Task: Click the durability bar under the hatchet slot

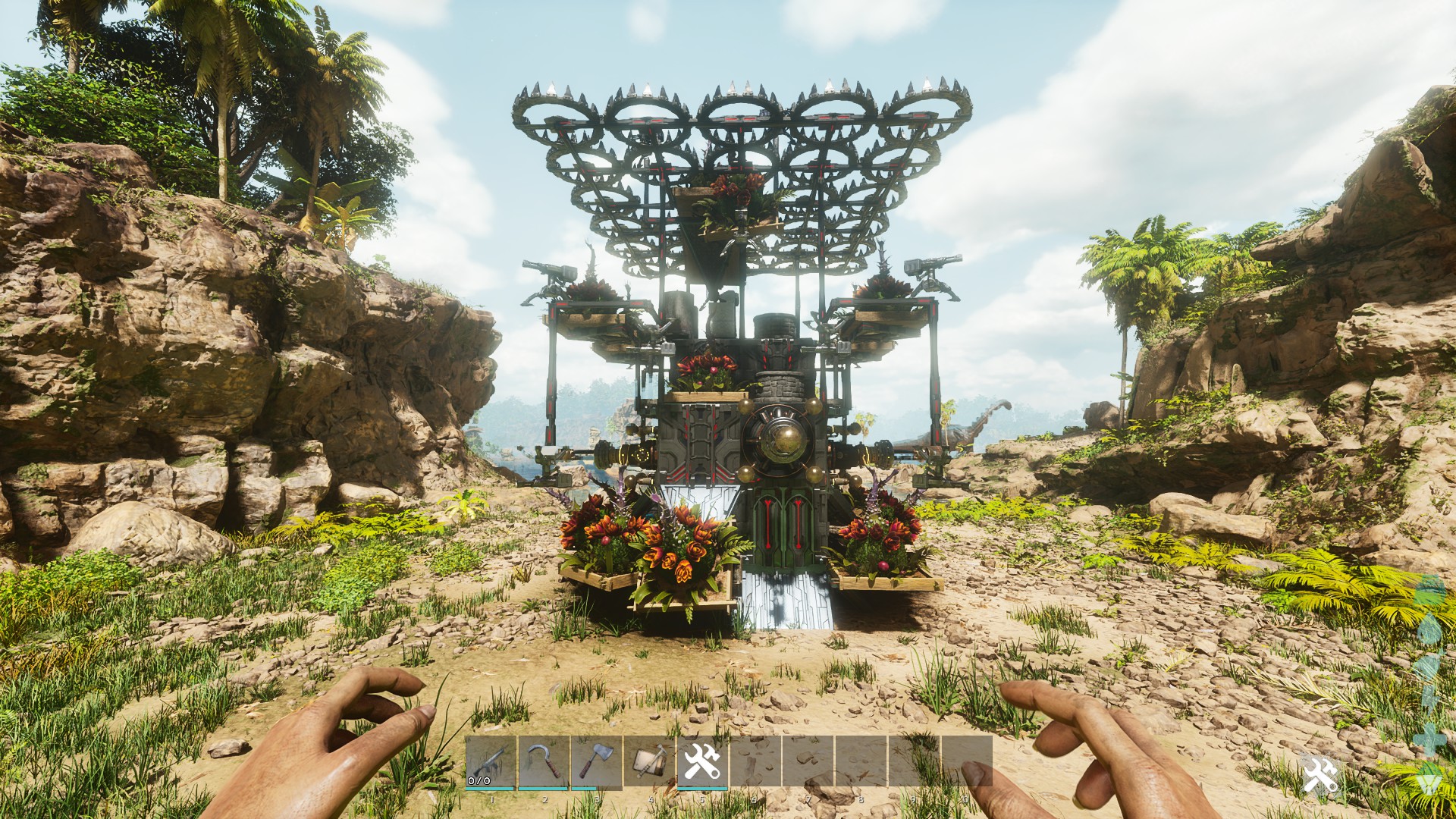Action: coord(584,789)
